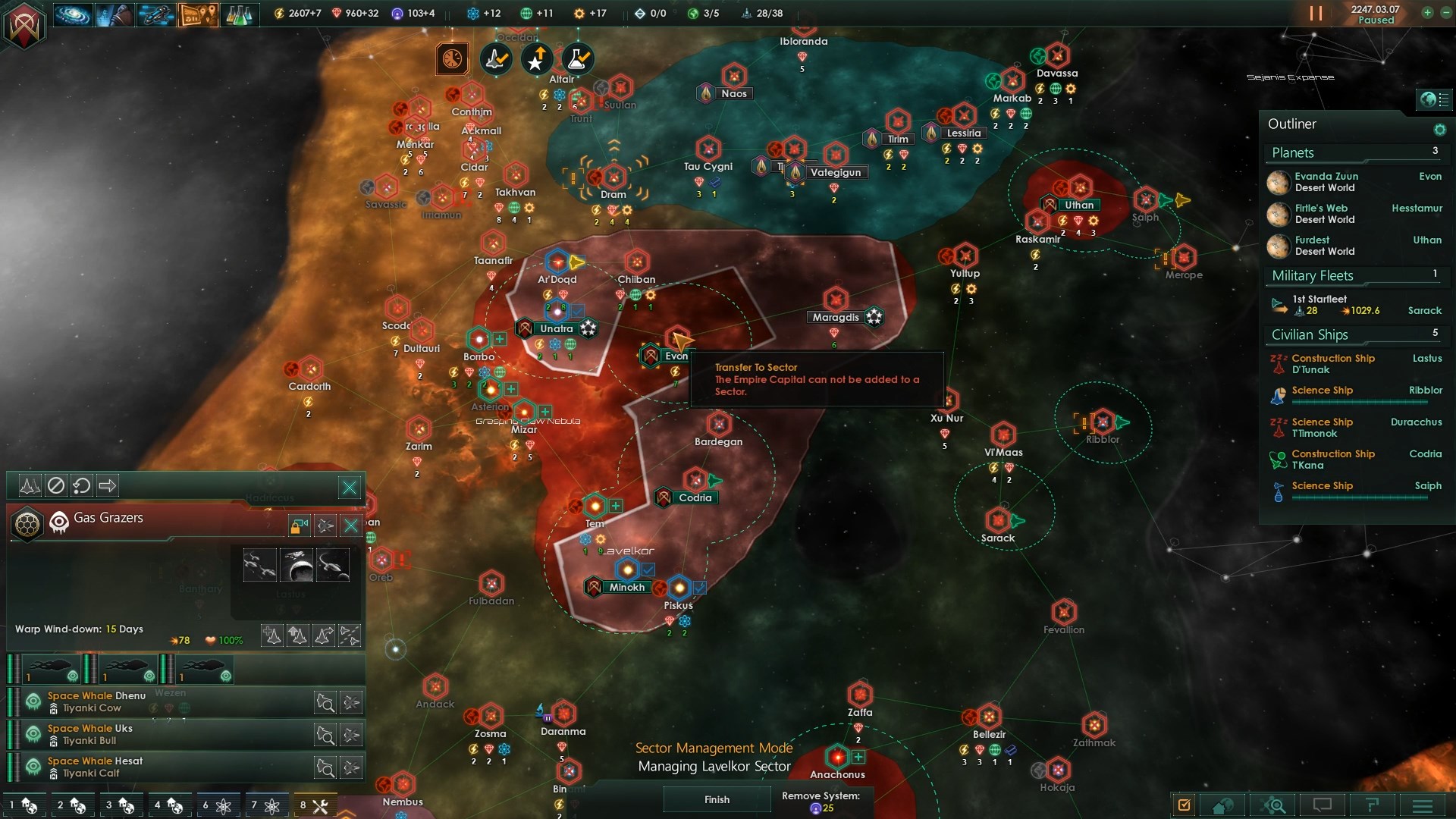Toggle the fleet camera lock button
This screenshot has width=1456, height=819.
click(x=299, y=526)
